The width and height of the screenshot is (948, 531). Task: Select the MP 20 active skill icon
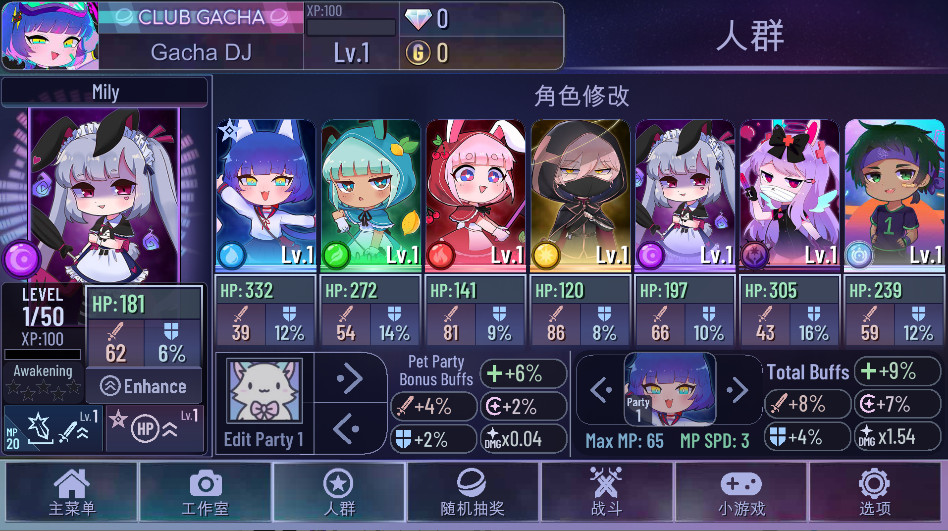click(x=51, y=429)
